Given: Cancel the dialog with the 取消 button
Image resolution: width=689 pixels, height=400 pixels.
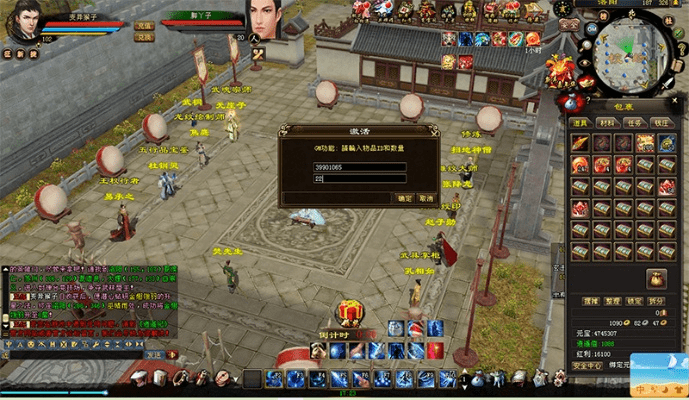Looking at the screenshot, I should tap(425, 198).
